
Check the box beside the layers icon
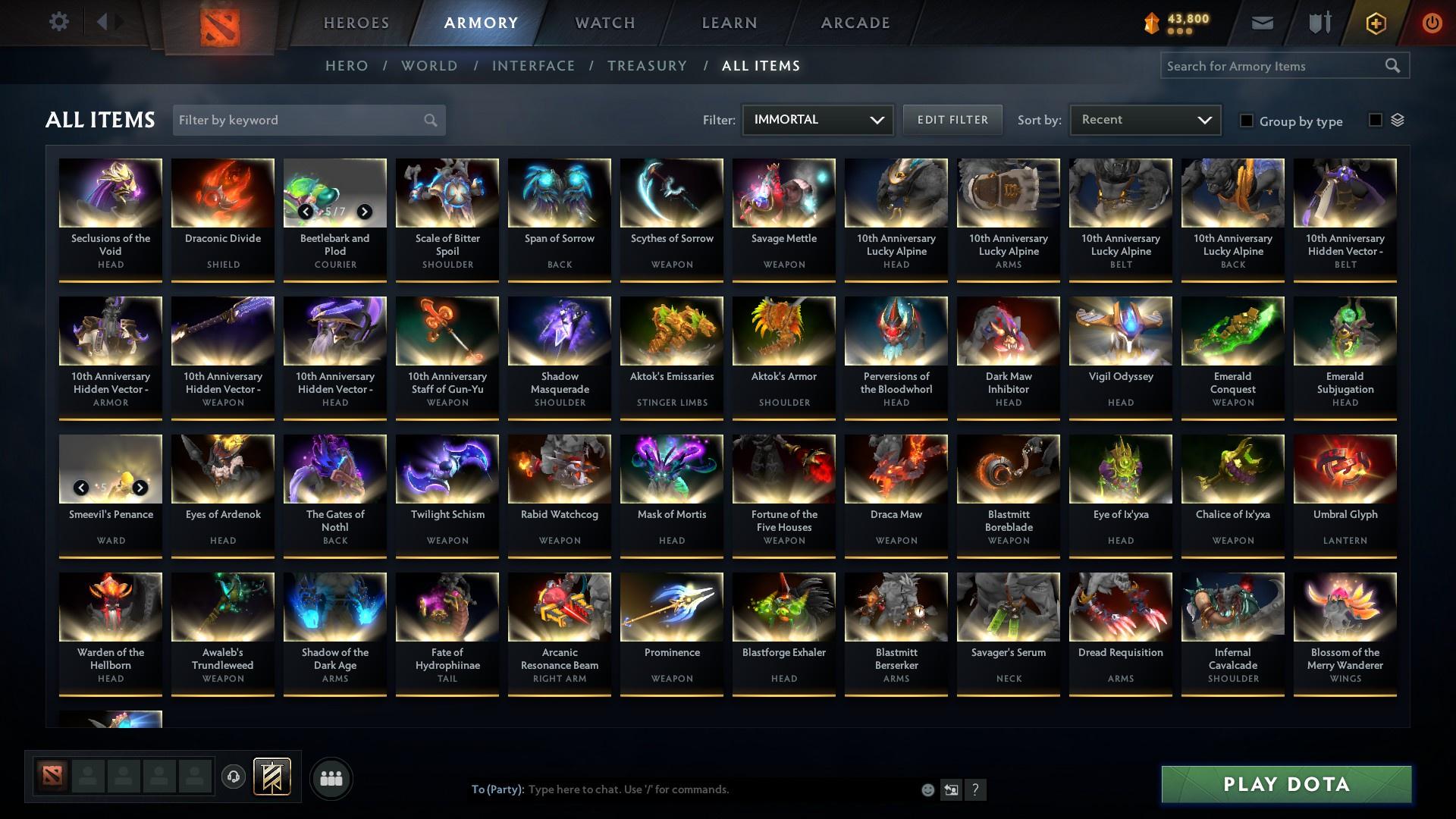point(1375,120)
